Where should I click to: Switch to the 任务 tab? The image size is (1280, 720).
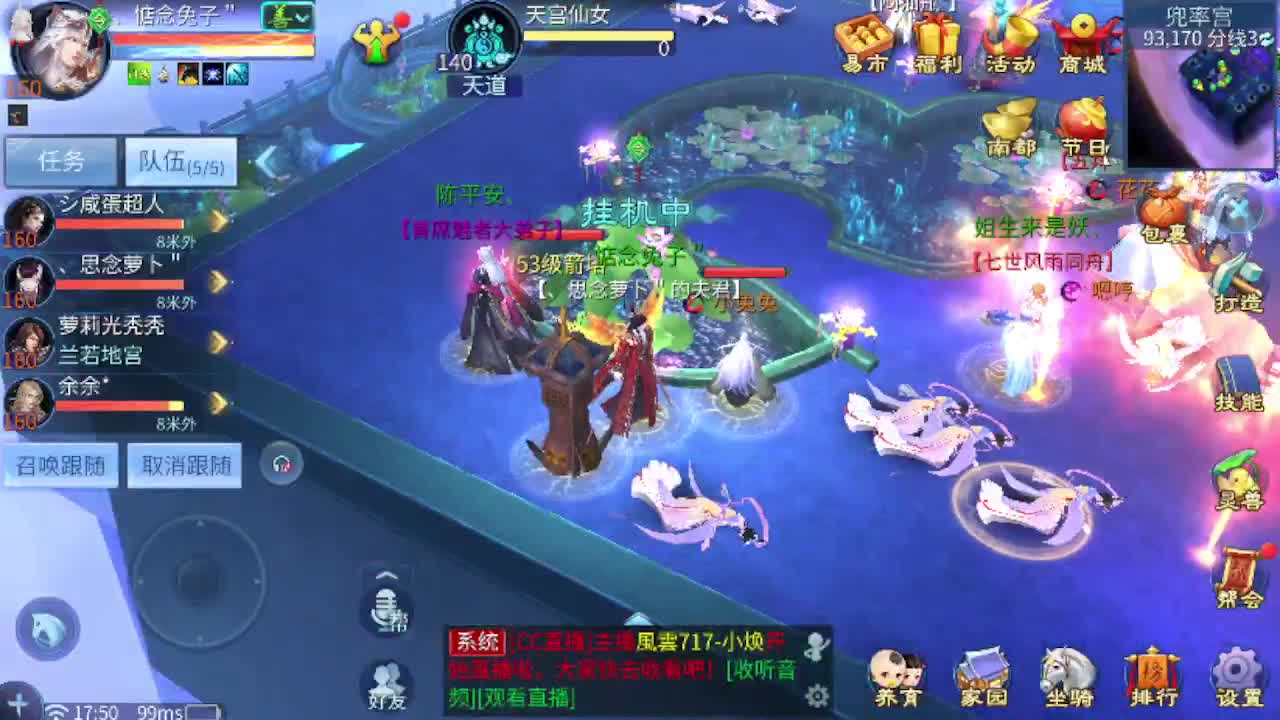point(60,161)
